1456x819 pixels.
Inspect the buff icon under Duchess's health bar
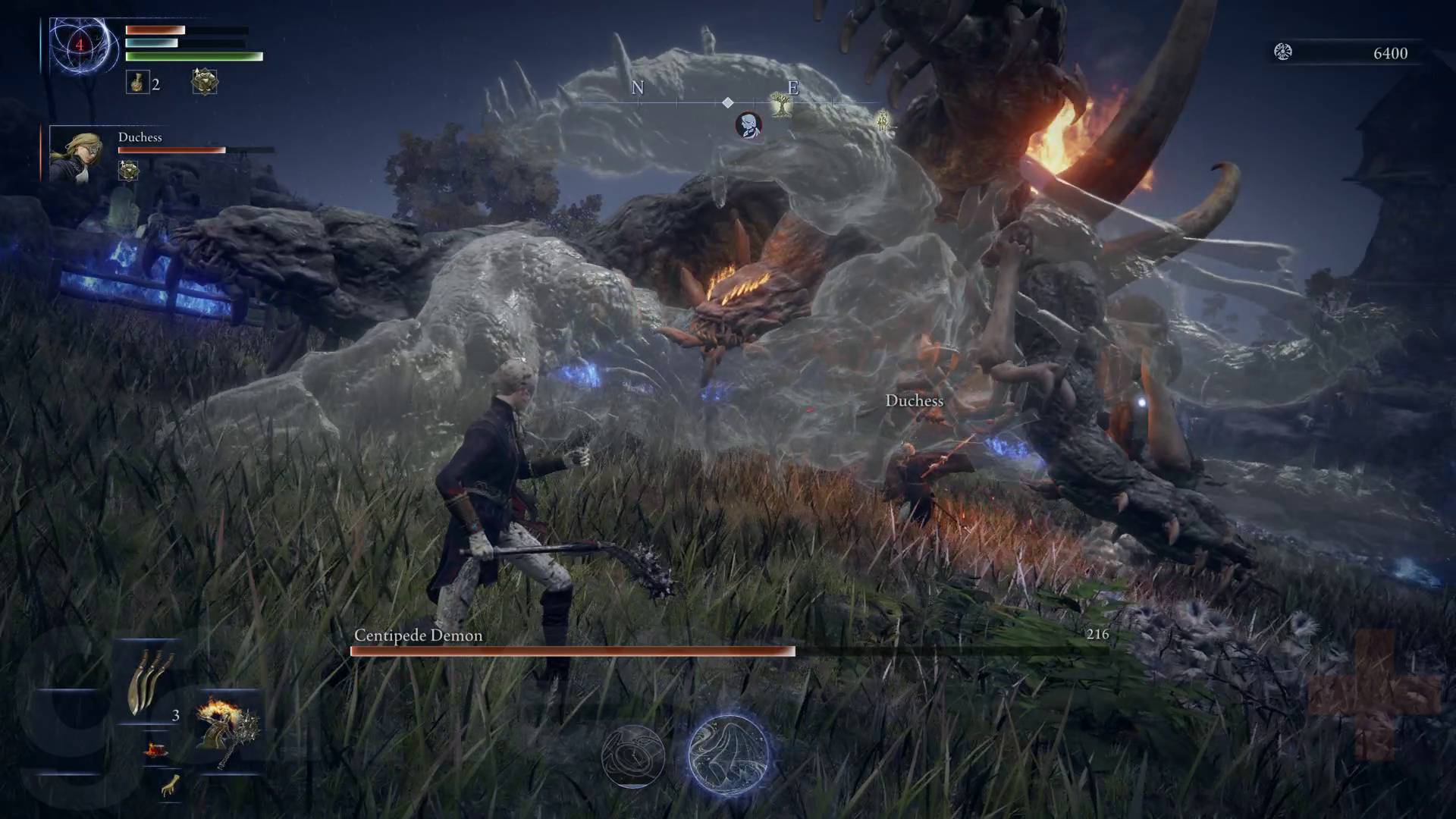(128, 171)
